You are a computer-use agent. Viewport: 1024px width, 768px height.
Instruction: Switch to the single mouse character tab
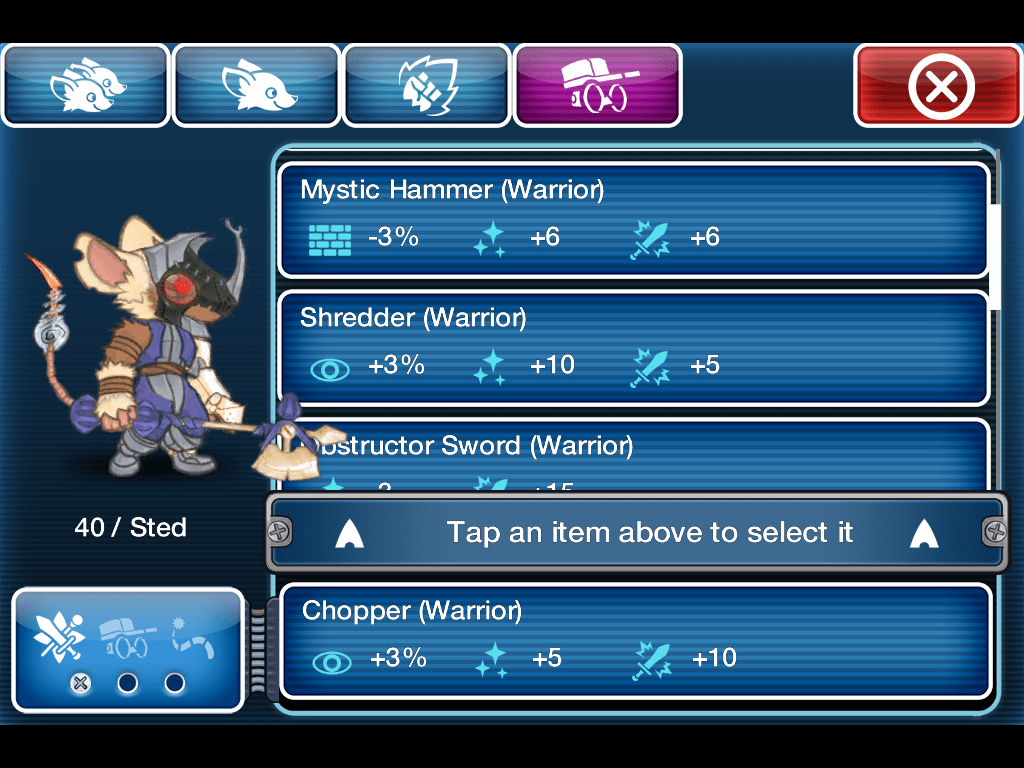[257, 86]
